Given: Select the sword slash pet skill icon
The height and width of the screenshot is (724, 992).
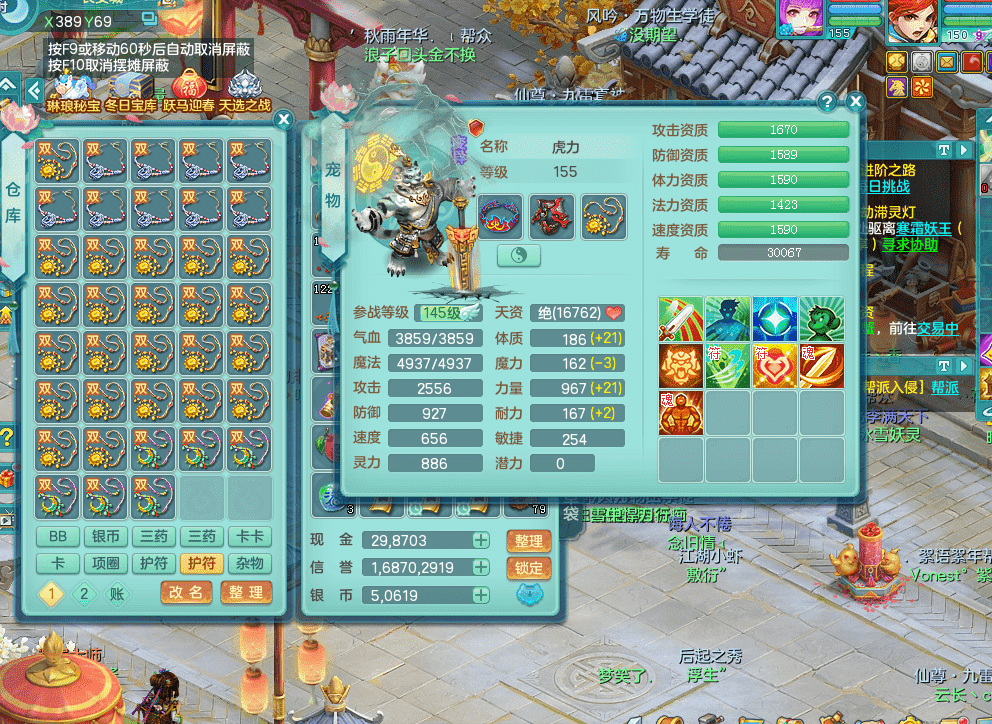Looking at the screenshot, I should click(x=680, y=318).
